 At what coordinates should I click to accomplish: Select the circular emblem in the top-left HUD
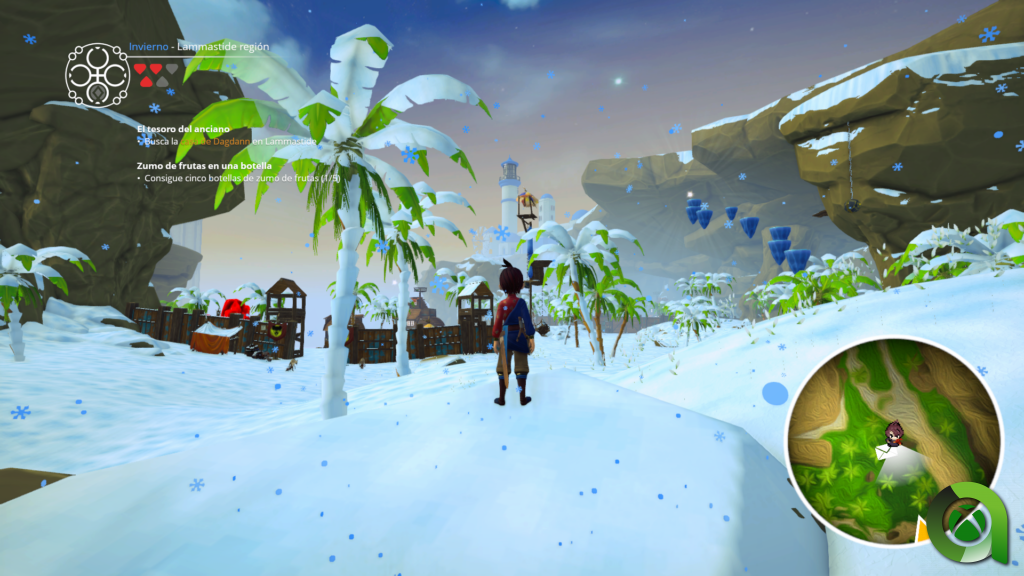[x=98, y=74]
